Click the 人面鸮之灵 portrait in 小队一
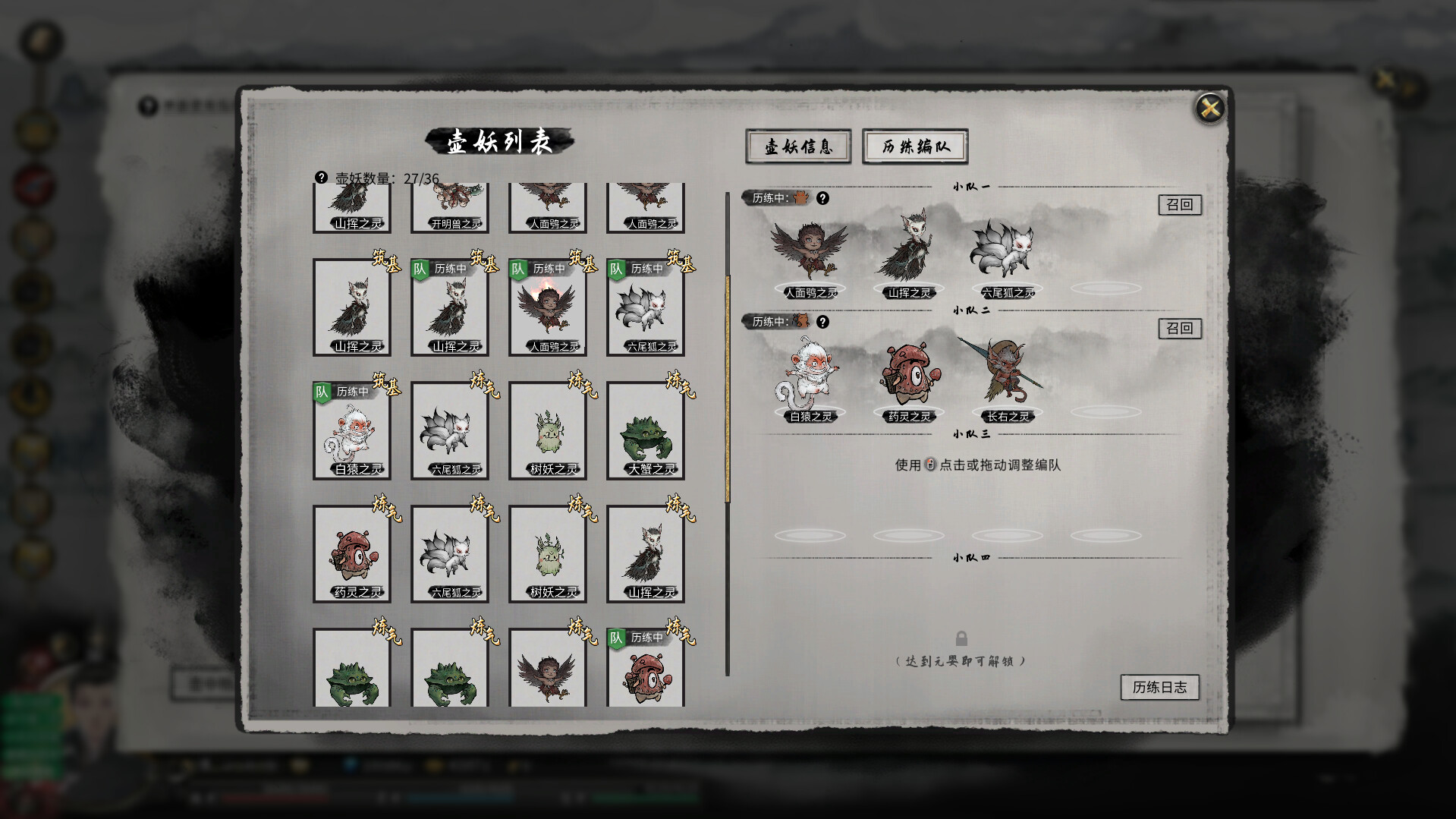The width and height of the screenshot is (1456, 819). (x=810, y=250)
